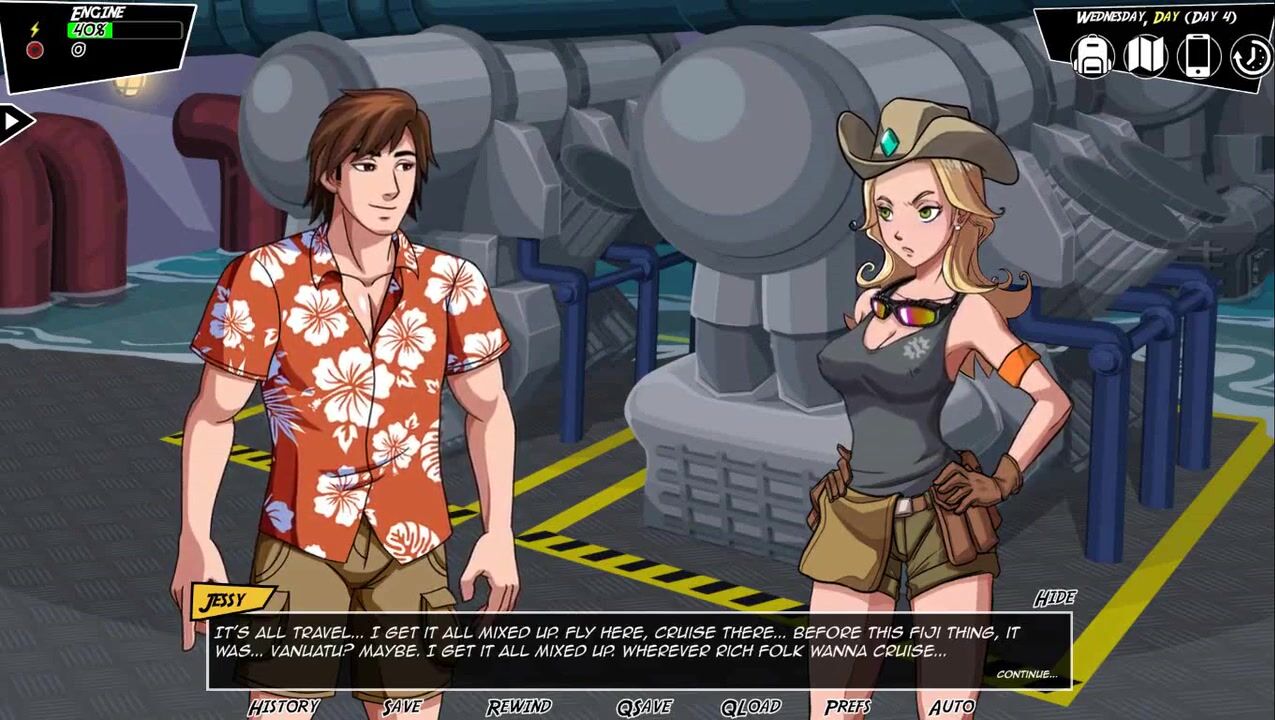1275x720 pixels.
Task: Open the smartphone icon
Action: click(x=1198, y=56)
